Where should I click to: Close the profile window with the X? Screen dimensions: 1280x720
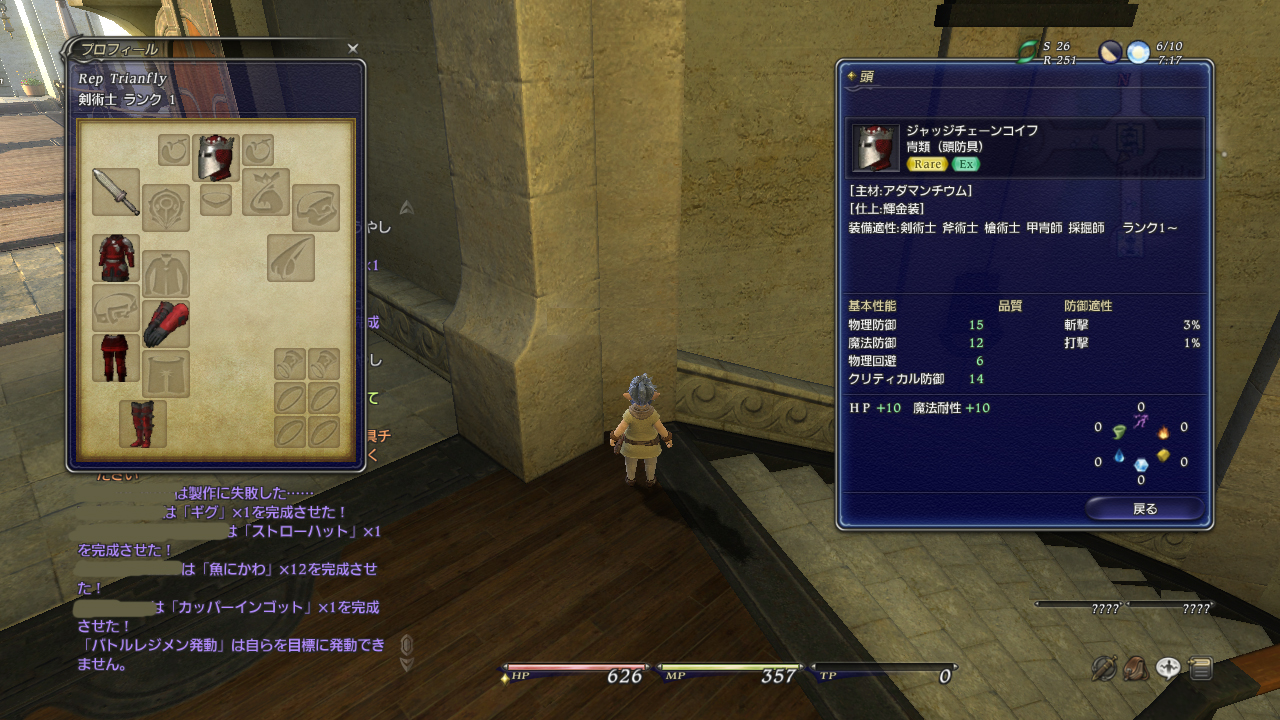click(352, 48)
